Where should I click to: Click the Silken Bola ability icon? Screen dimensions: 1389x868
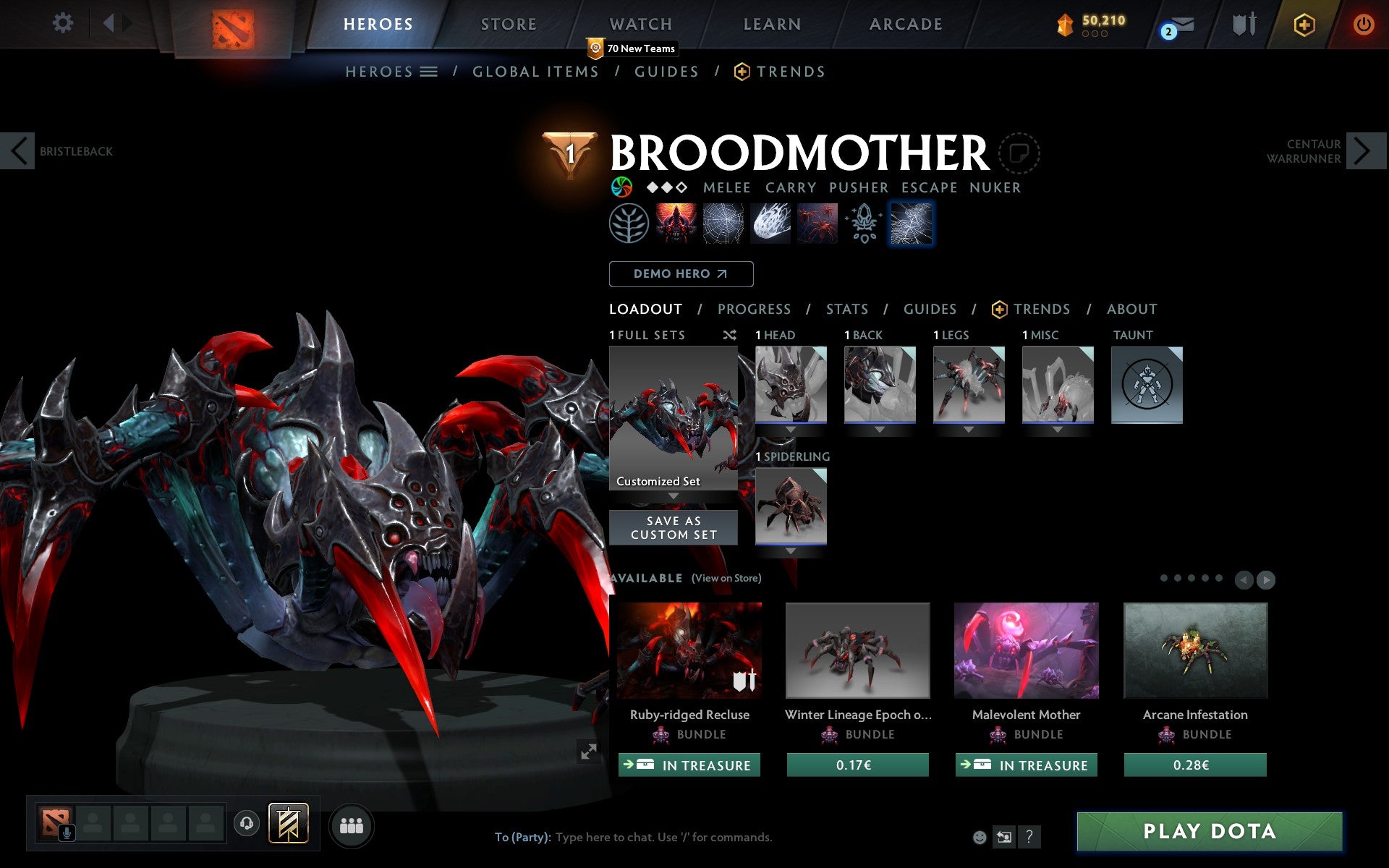[769, 223]
